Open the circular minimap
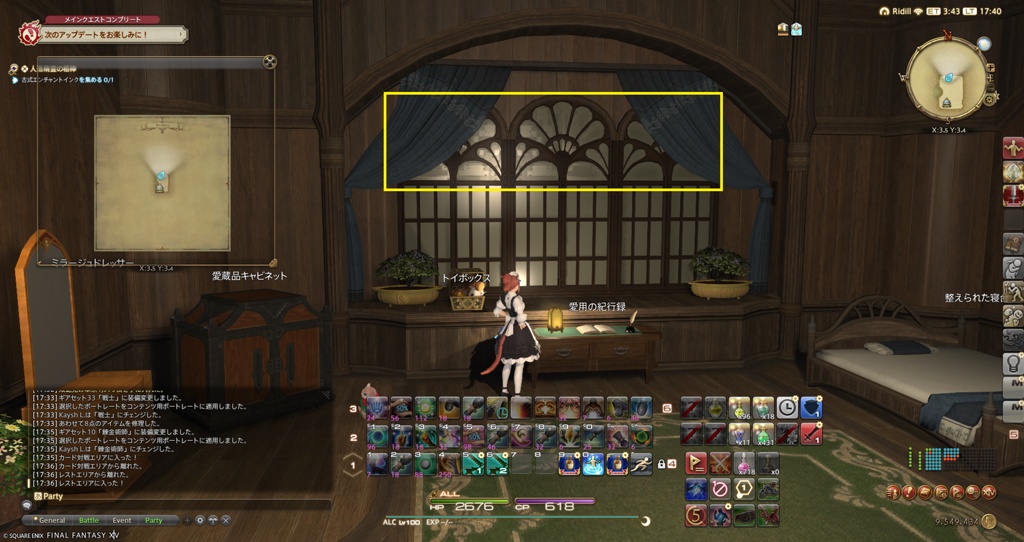Viewport: 1024px width, 542px height. pos(945,77)
